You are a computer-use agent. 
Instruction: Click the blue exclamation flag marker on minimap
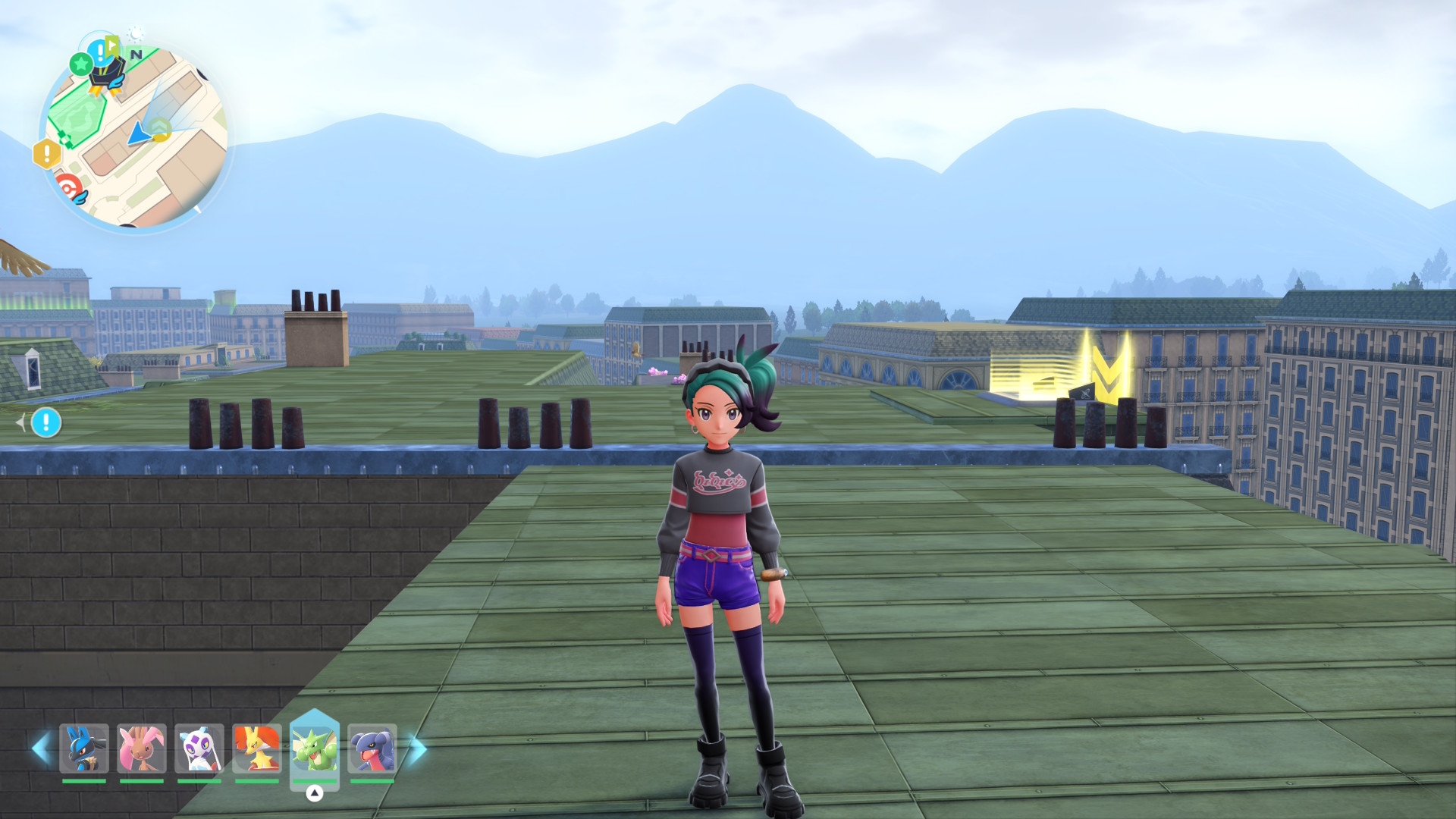(101, 52)
